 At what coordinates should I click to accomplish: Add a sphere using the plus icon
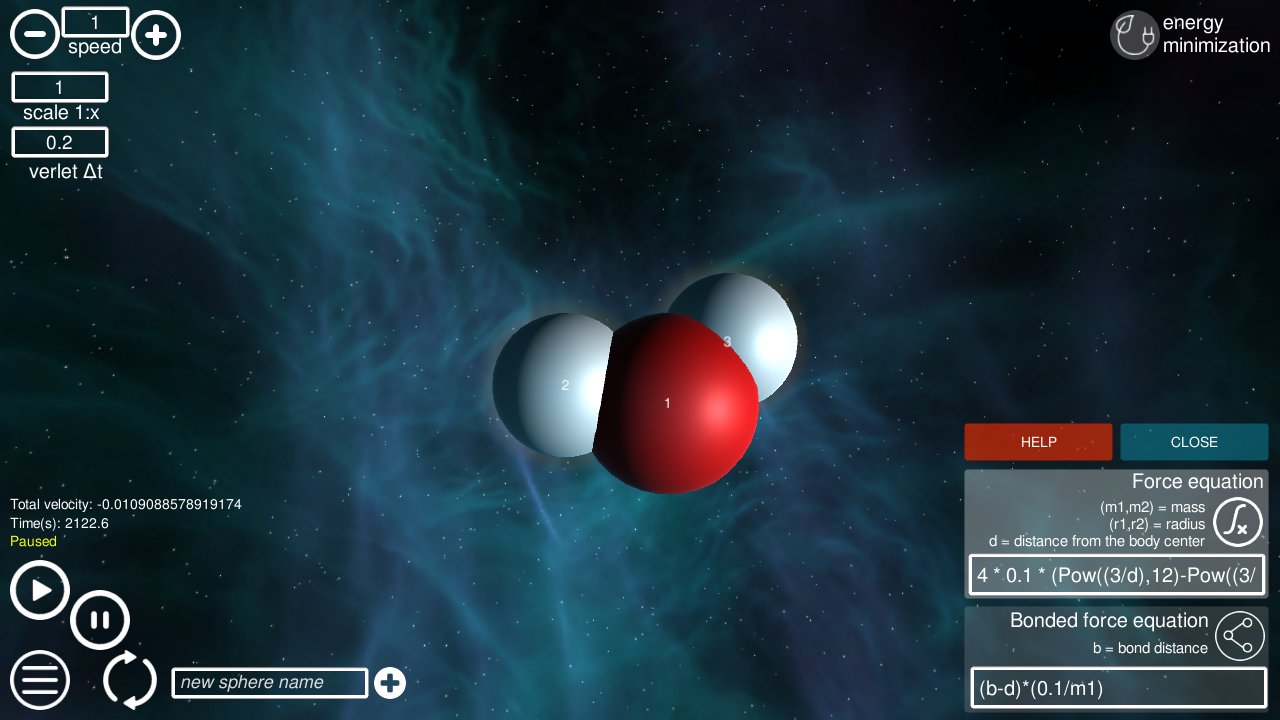pyautogui.click(x=390, y=683)
